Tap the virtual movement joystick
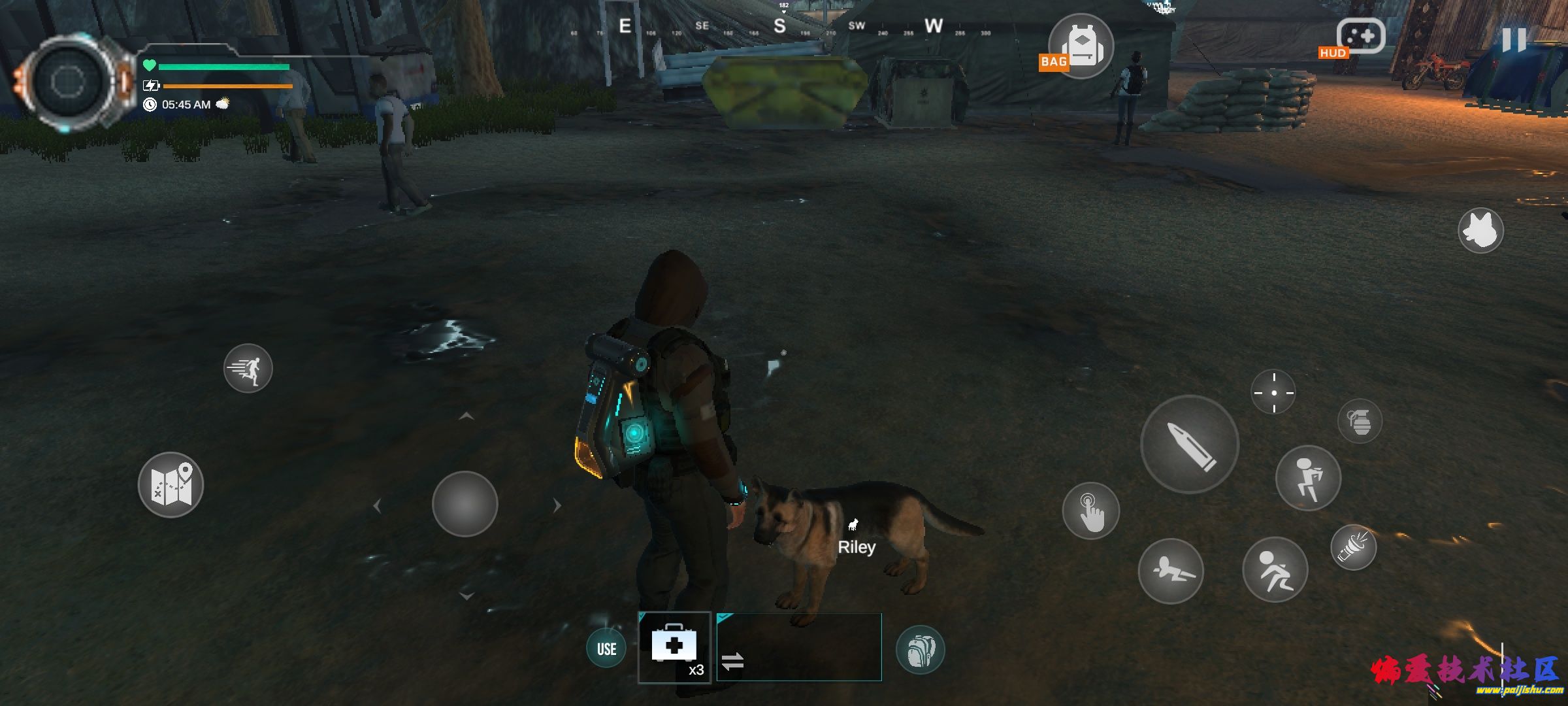The width and height of the screenshot is (1568, 706). [465, 504]
